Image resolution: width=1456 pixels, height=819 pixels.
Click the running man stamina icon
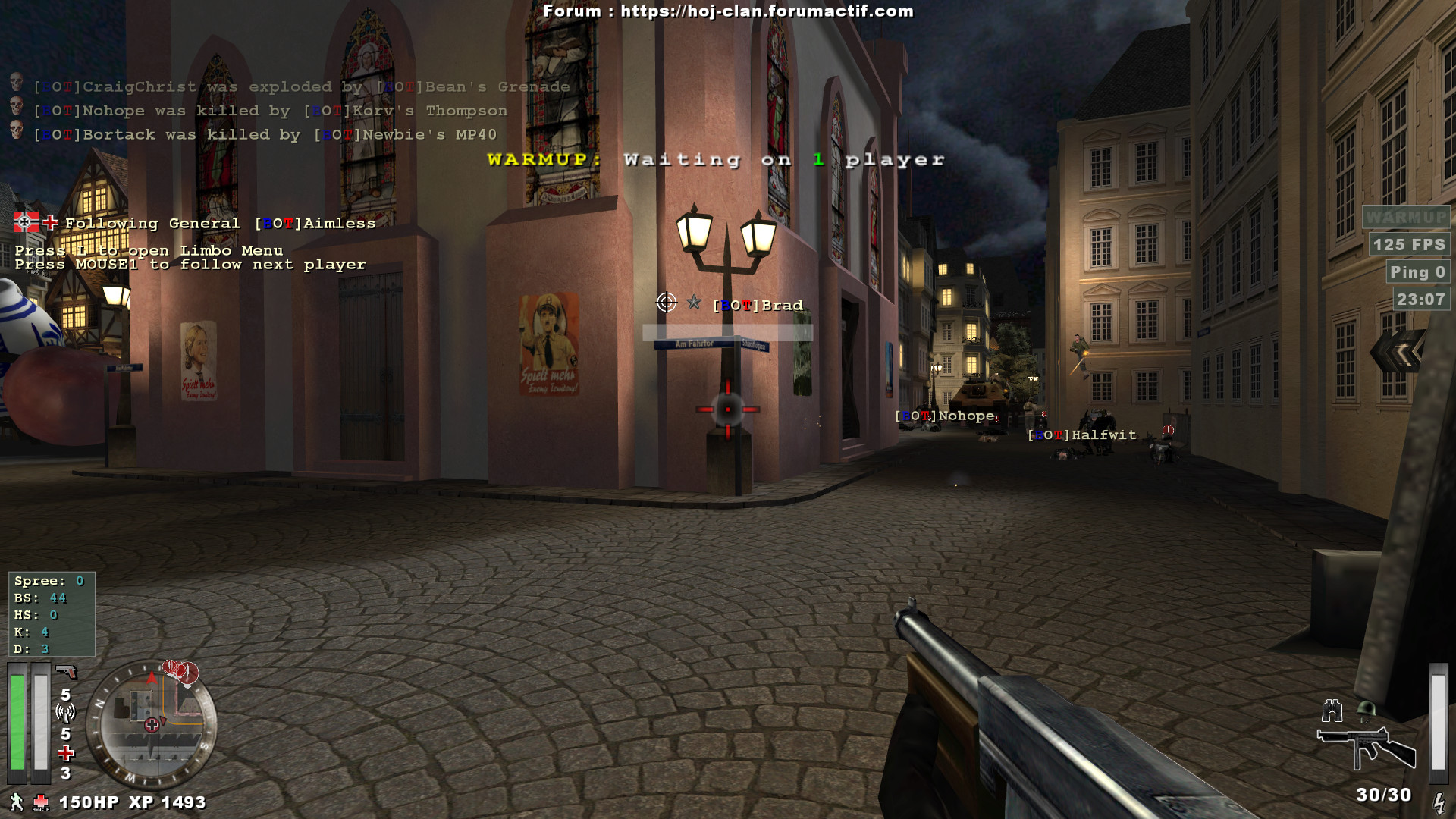click(x=17, y=802)
